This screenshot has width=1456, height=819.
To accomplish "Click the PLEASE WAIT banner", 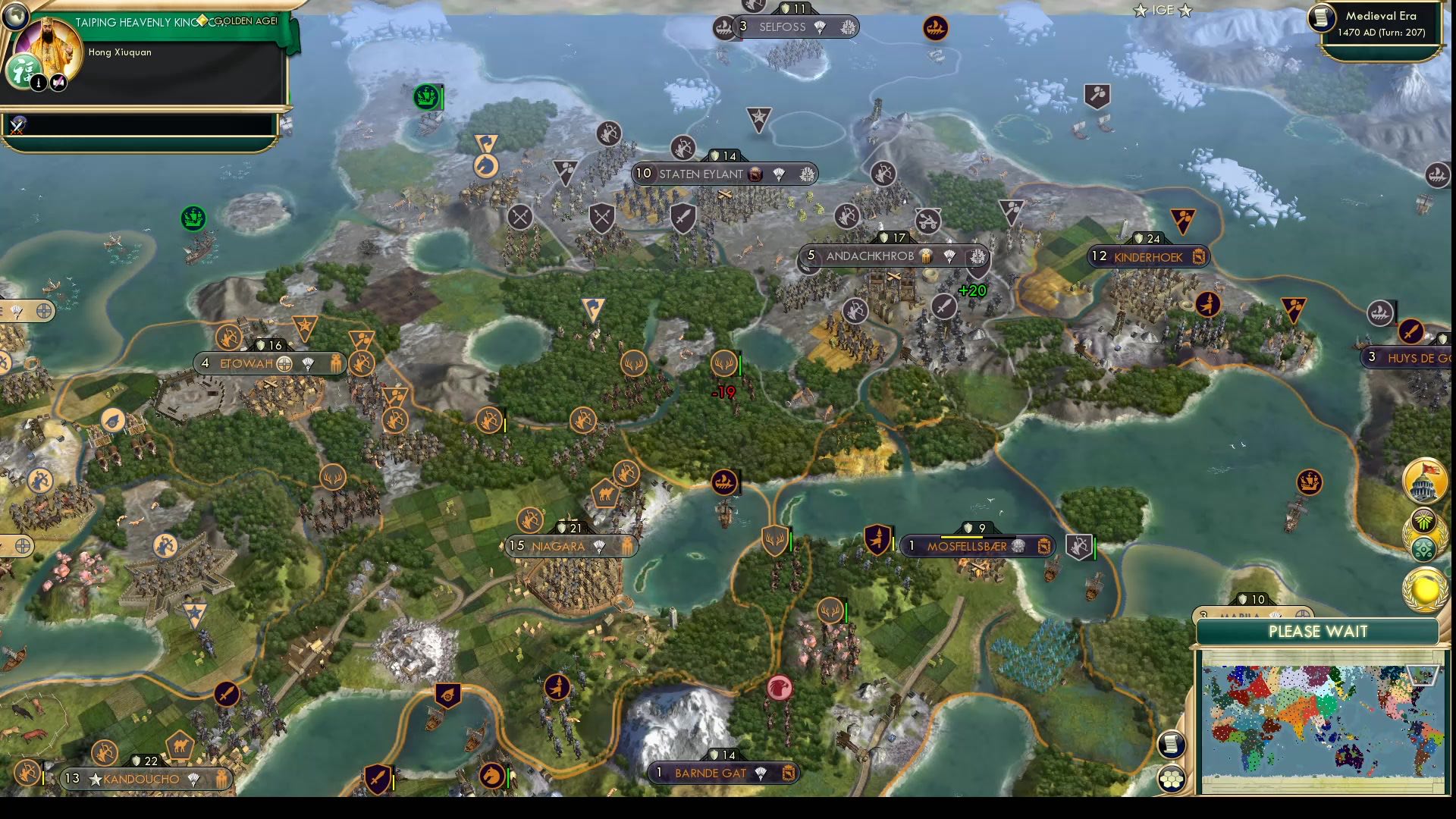I will [x=1319, y=632].
